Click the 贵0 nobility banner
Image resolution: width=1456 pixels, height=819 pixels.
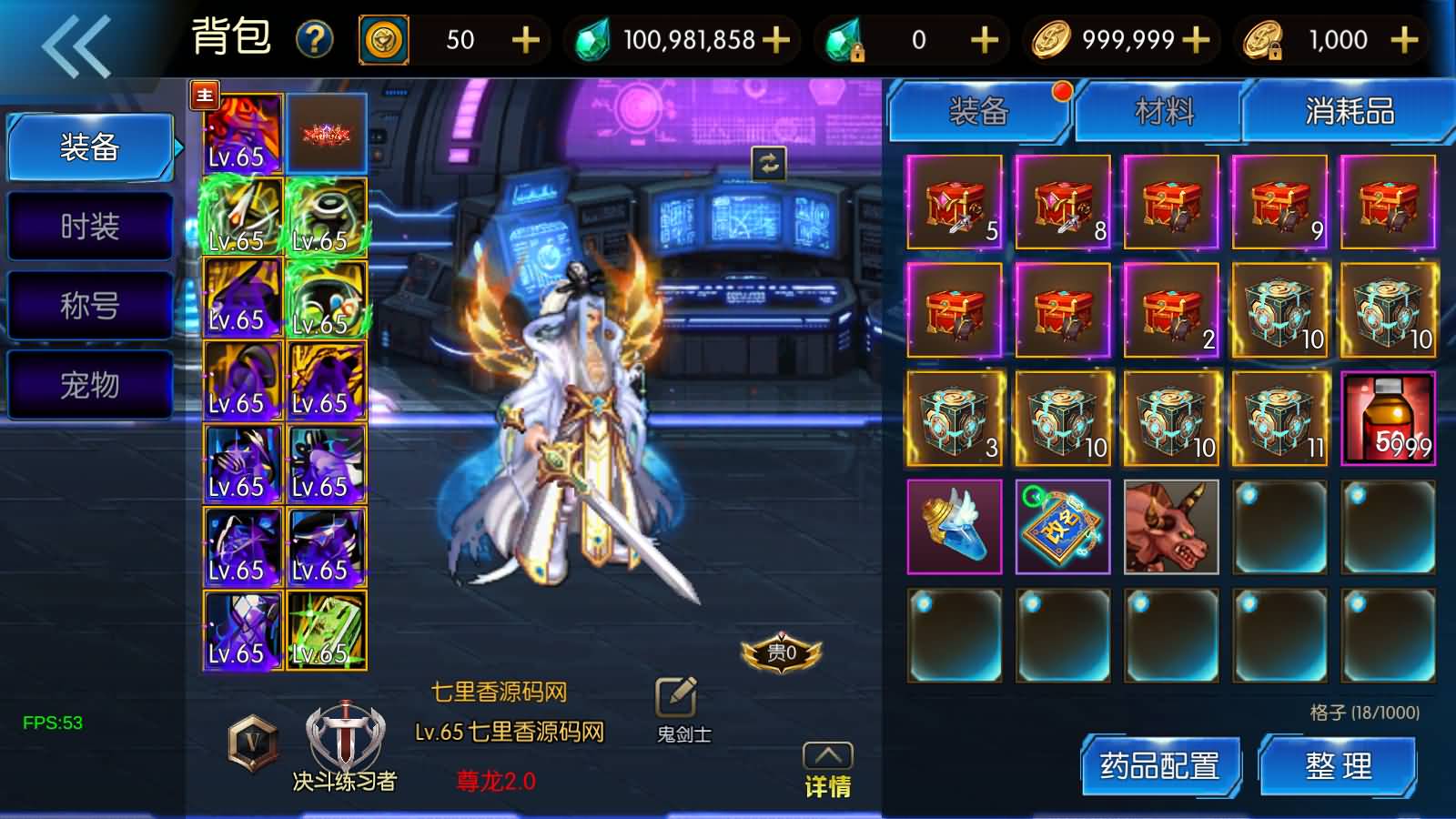[x=783, y=652]
